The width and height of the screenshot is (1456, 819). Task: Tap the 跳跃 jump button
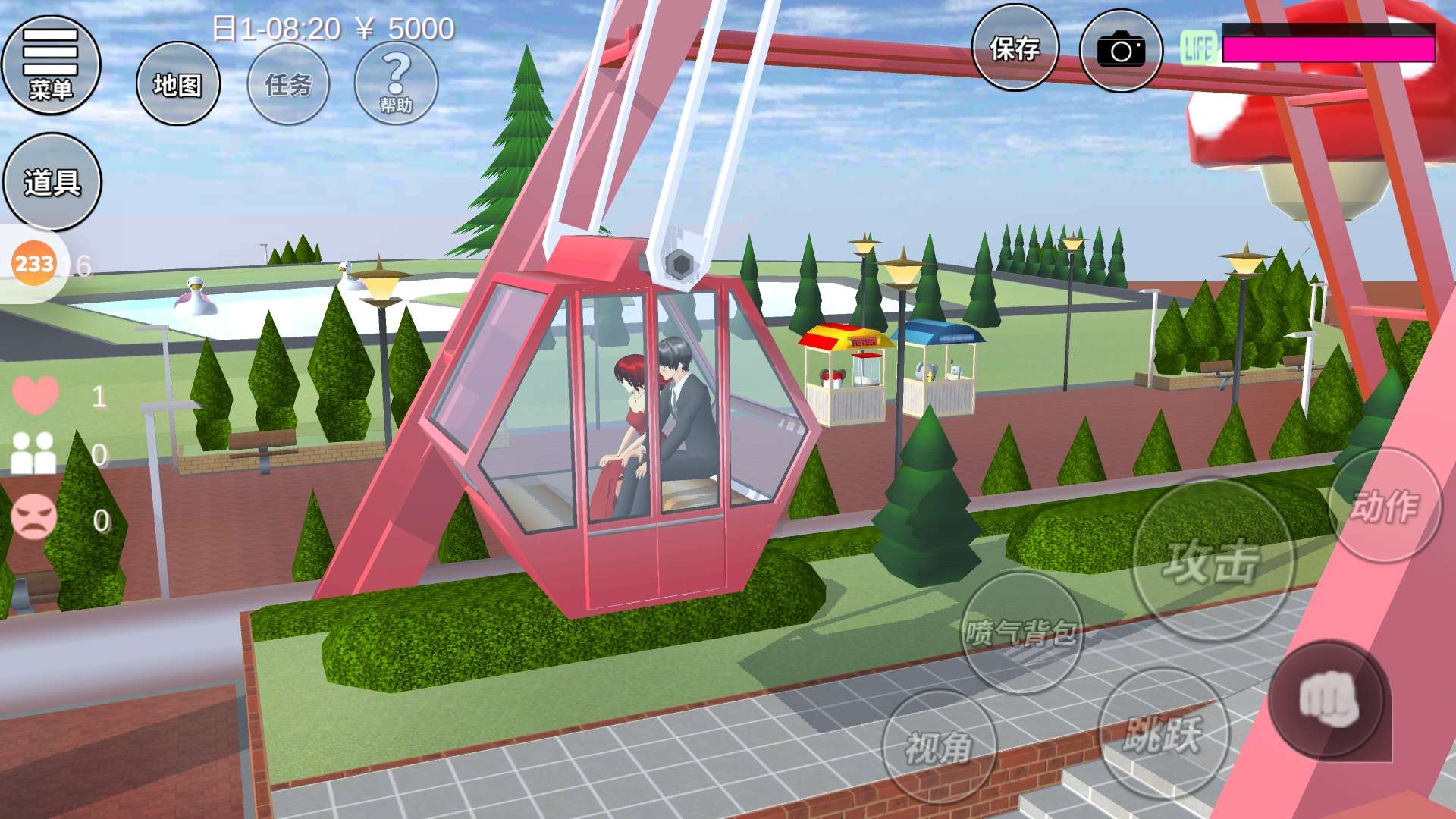coord(1163,733)
